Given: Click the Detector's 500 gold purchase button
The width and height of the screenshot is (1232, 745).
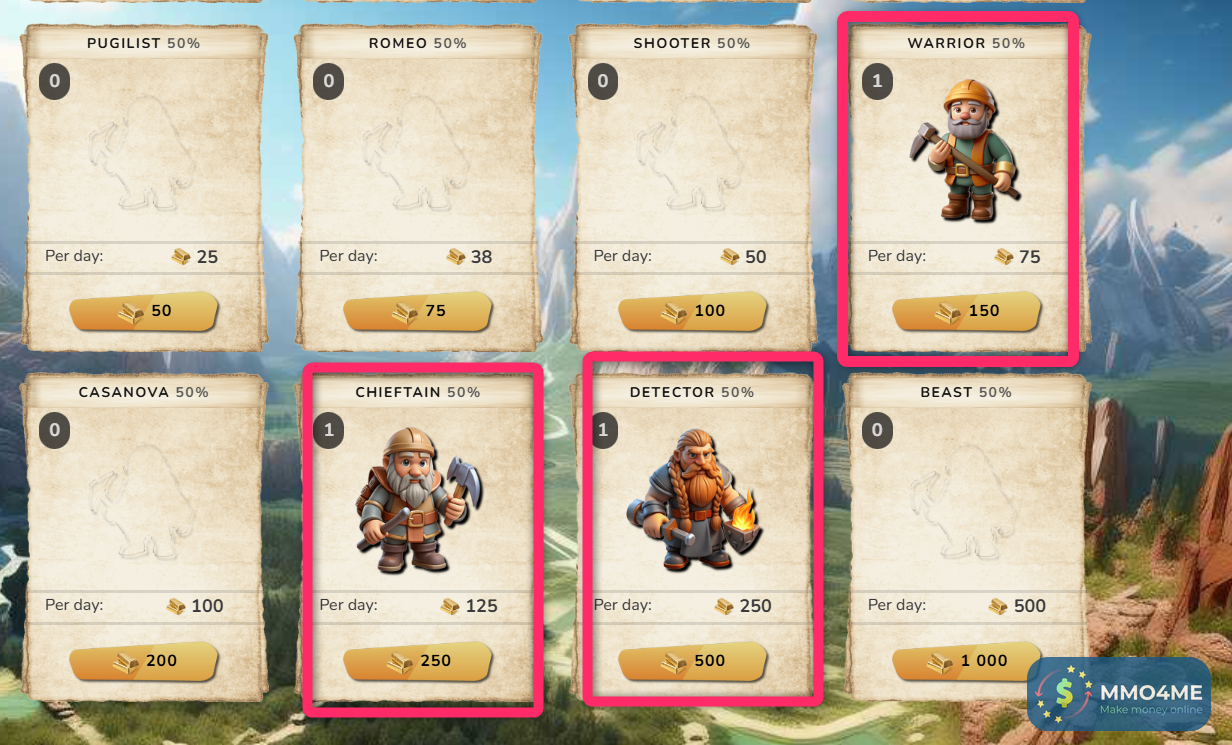Looking at the screenshot, I should pyautogui.click(x=692, y=661).
